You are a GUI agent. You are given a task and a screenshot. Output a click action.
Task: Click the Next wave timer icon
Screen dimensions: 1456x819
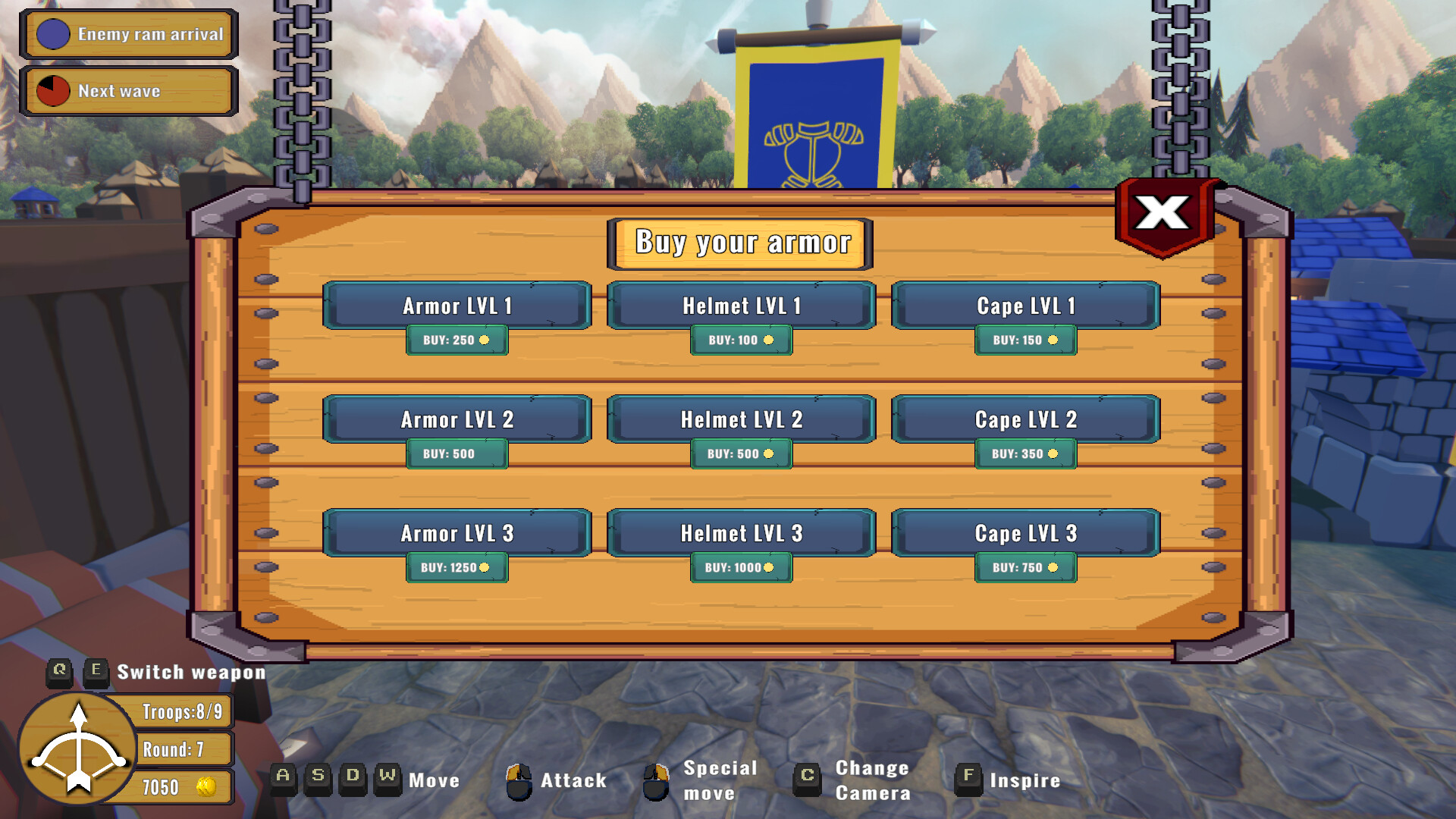coord(52,90)
